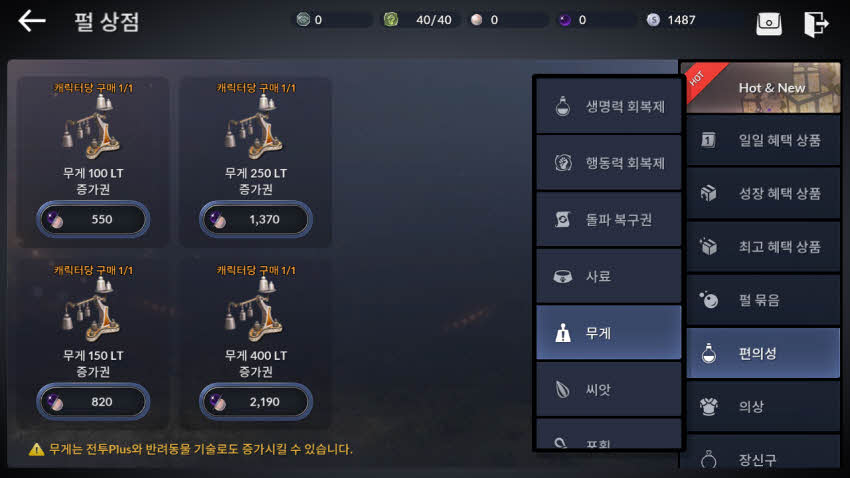
Task: Switch to the 의상 category
Action: [x=763, y=406]
